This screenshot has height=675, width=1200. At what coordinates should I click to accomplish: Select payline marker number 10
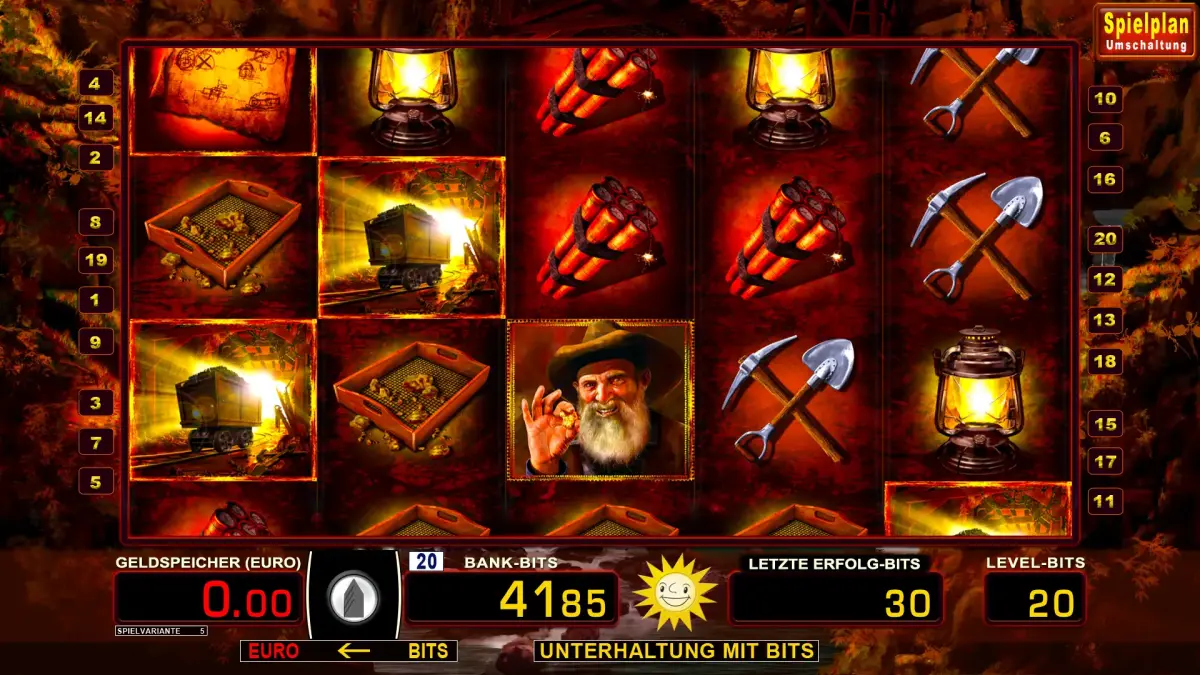(x=1105, y=99)
